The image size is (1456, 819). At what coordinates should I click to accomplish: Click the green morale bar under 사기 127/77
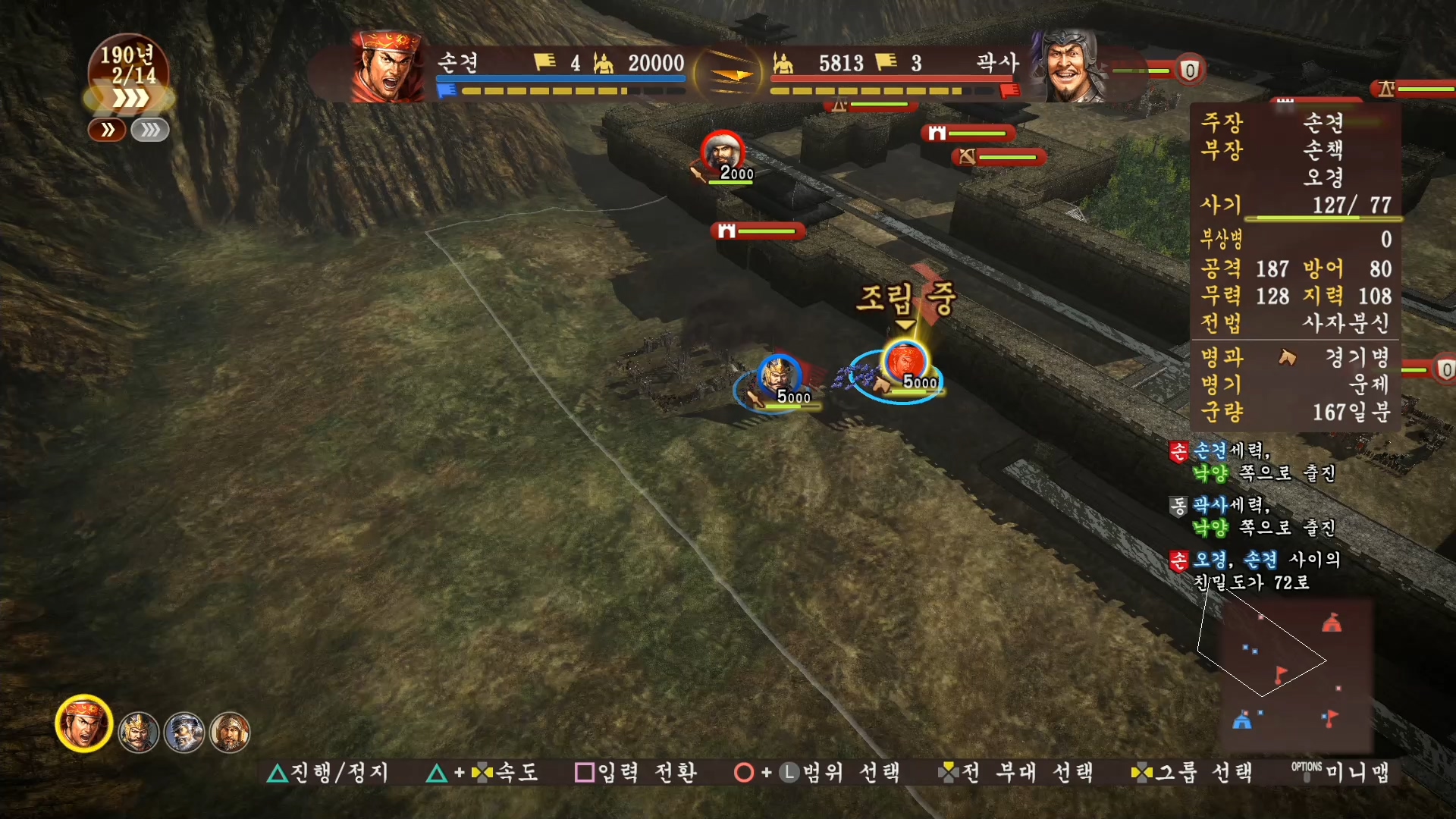click(1323, 219)
